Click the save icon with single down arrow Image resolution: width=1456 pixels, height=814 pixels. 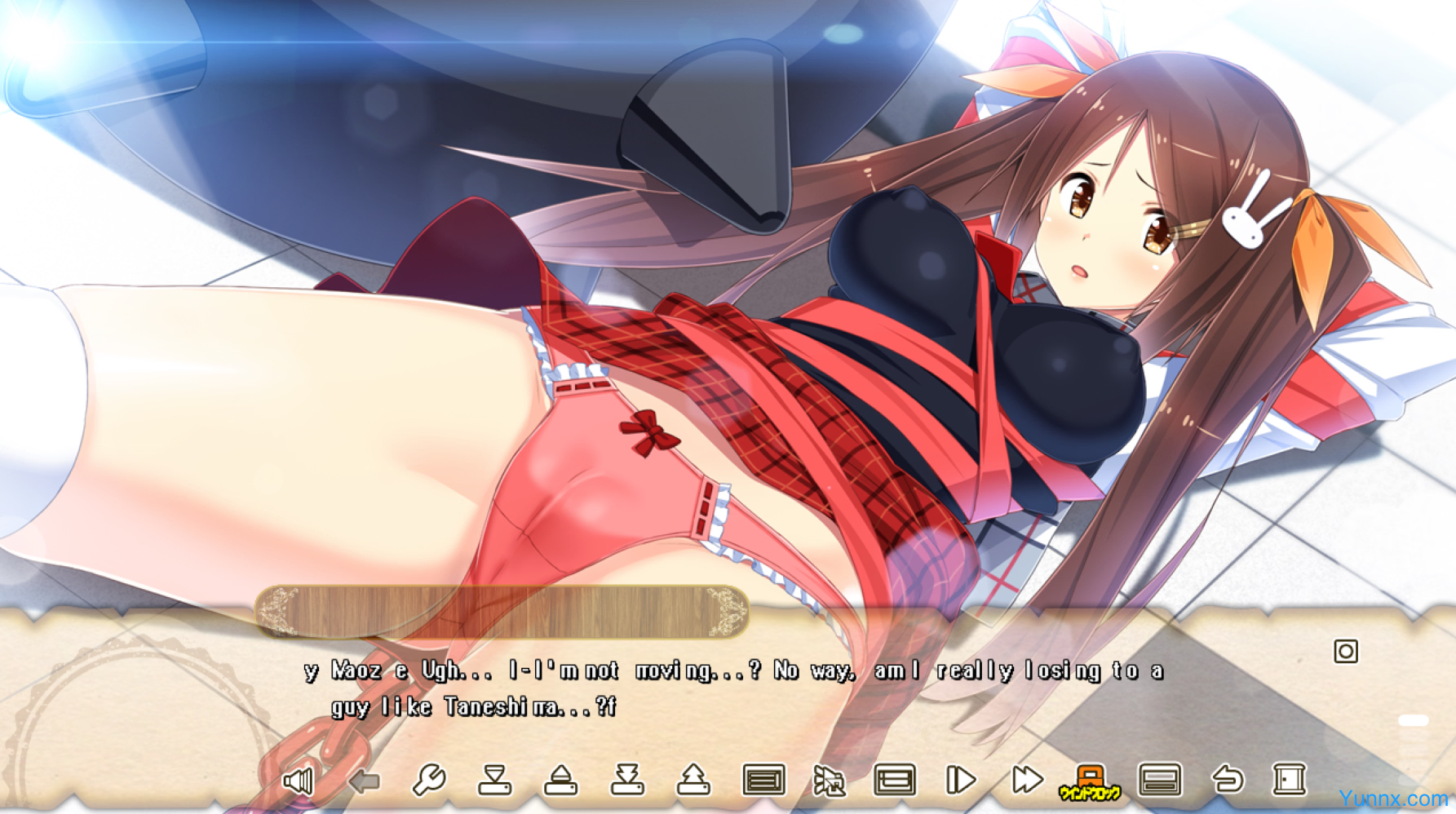point(494,781)
